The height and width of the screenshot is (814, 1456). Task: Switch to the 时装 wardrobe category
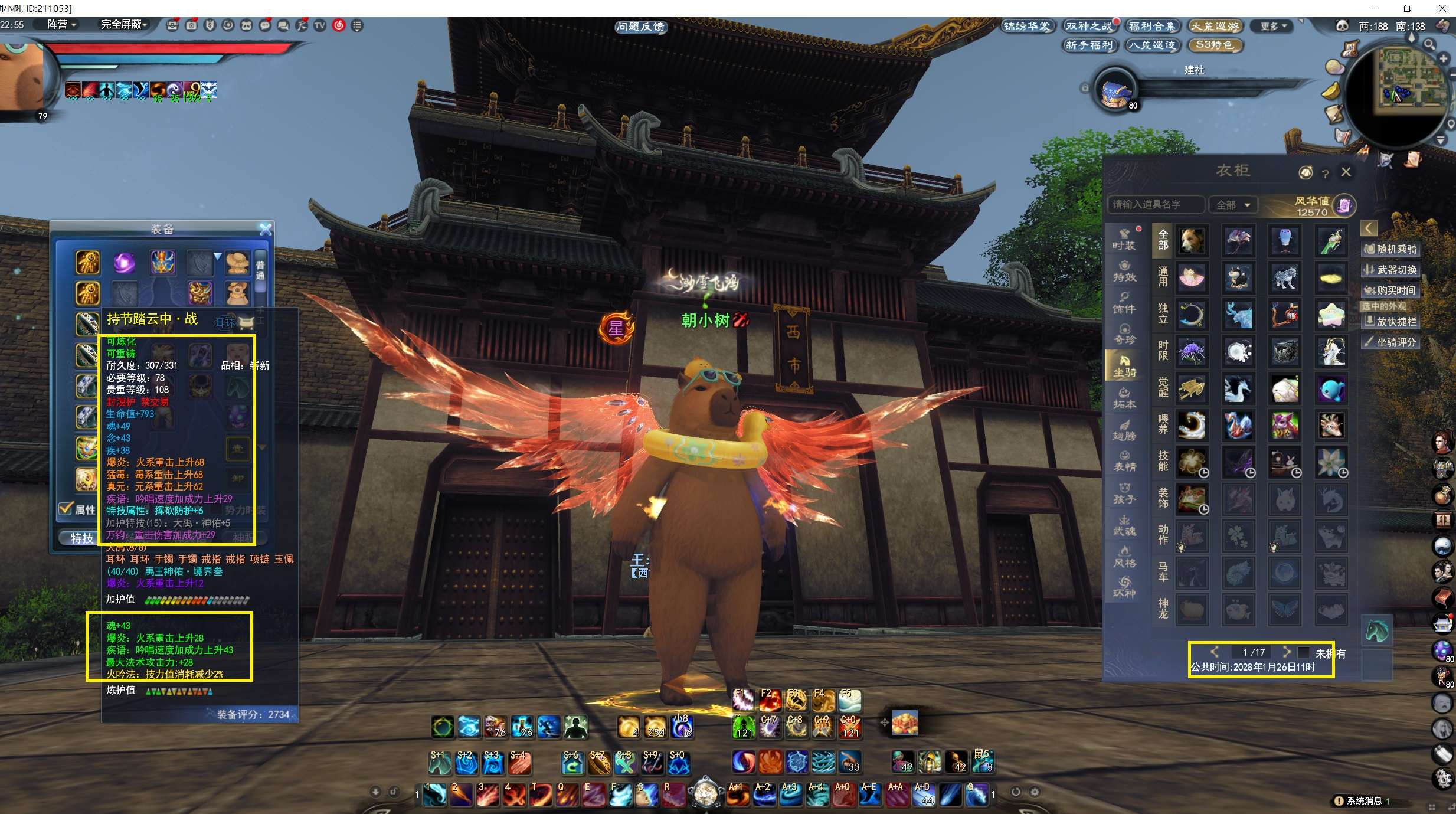[1124, 240]
